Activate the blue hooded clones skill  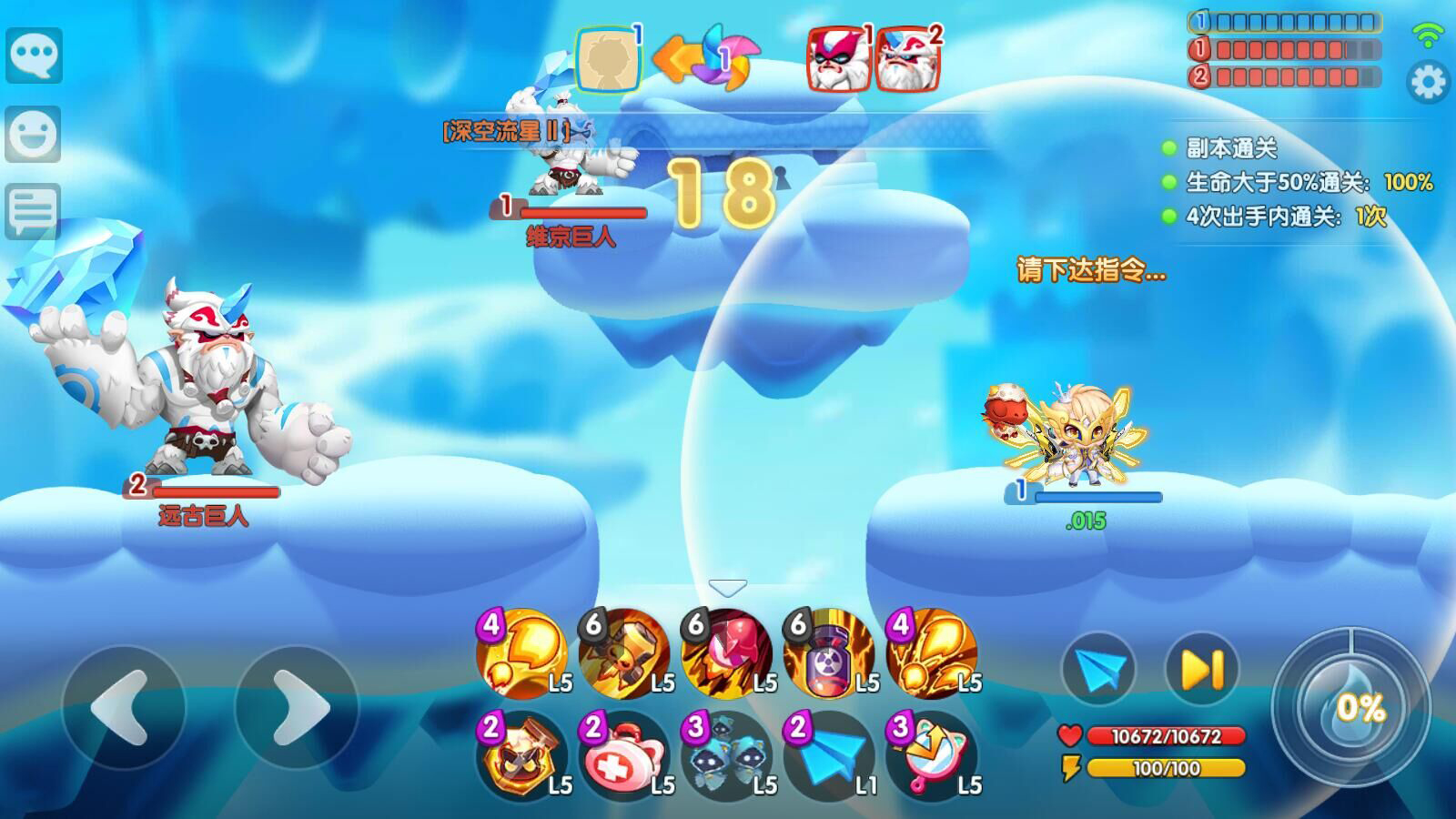pos(727,756)
